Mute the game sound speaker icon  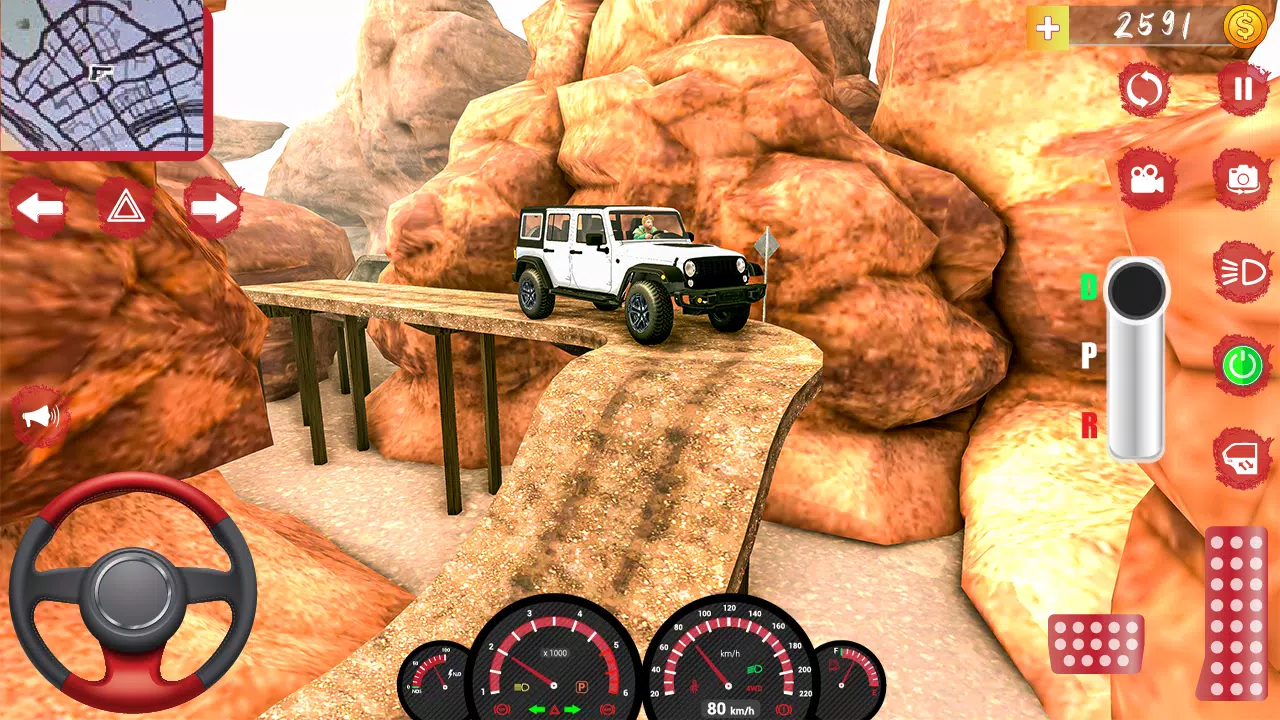click(x=41, y=417)
